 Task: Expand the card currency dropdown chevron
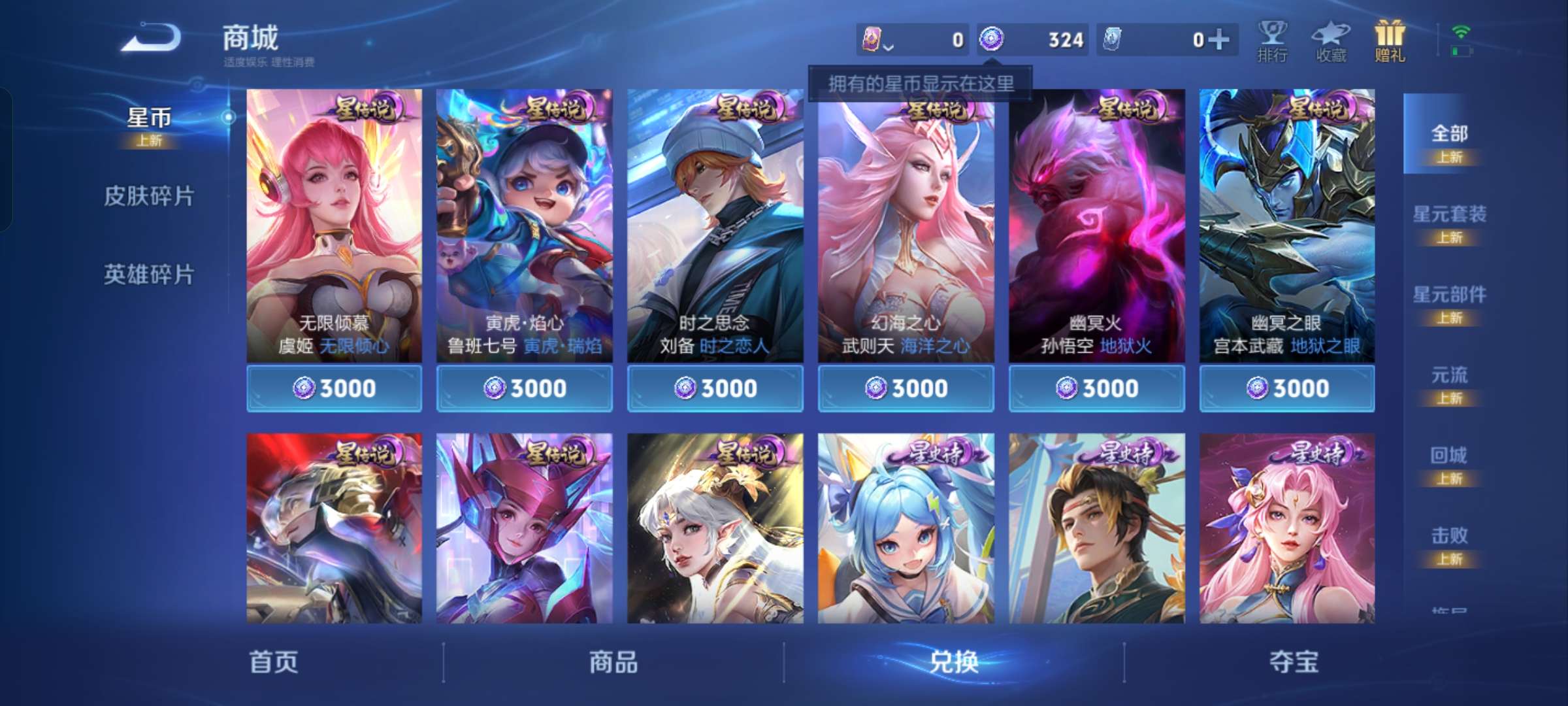(889, 47)
